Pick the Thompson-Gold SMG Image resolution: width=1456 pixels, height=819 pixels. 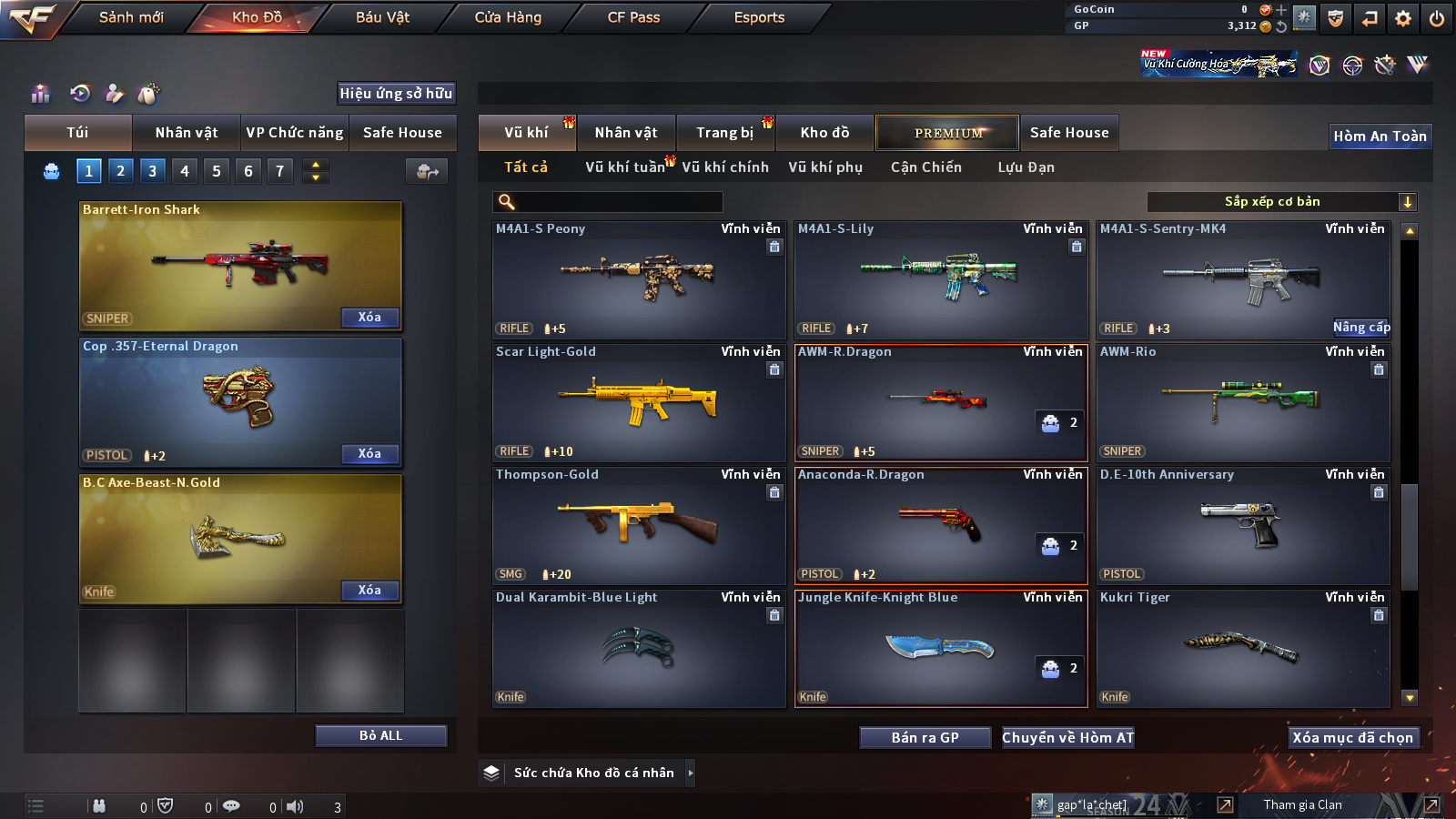(637, 525)
